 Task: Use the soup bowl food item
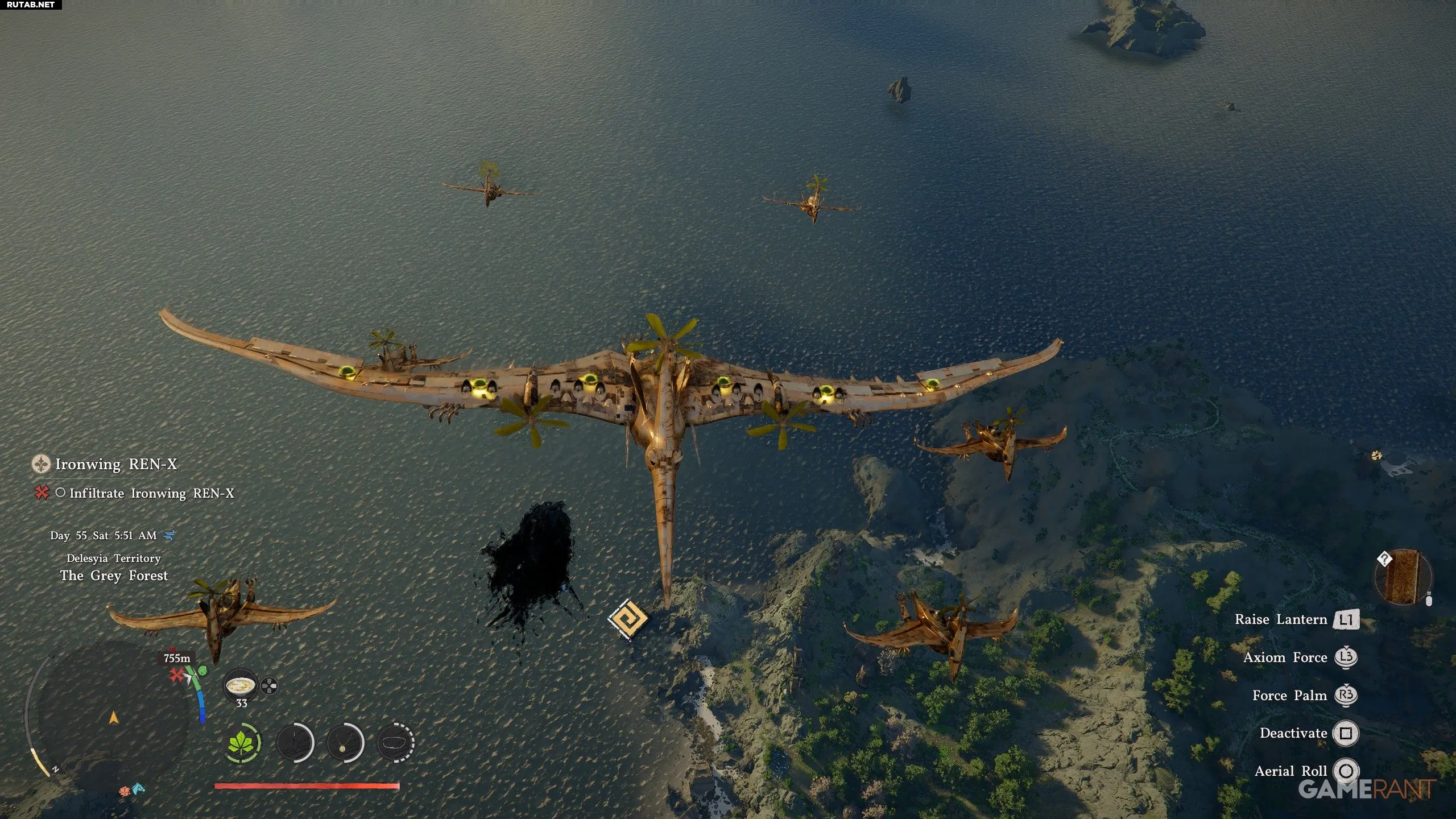click(x=241, y=686)
